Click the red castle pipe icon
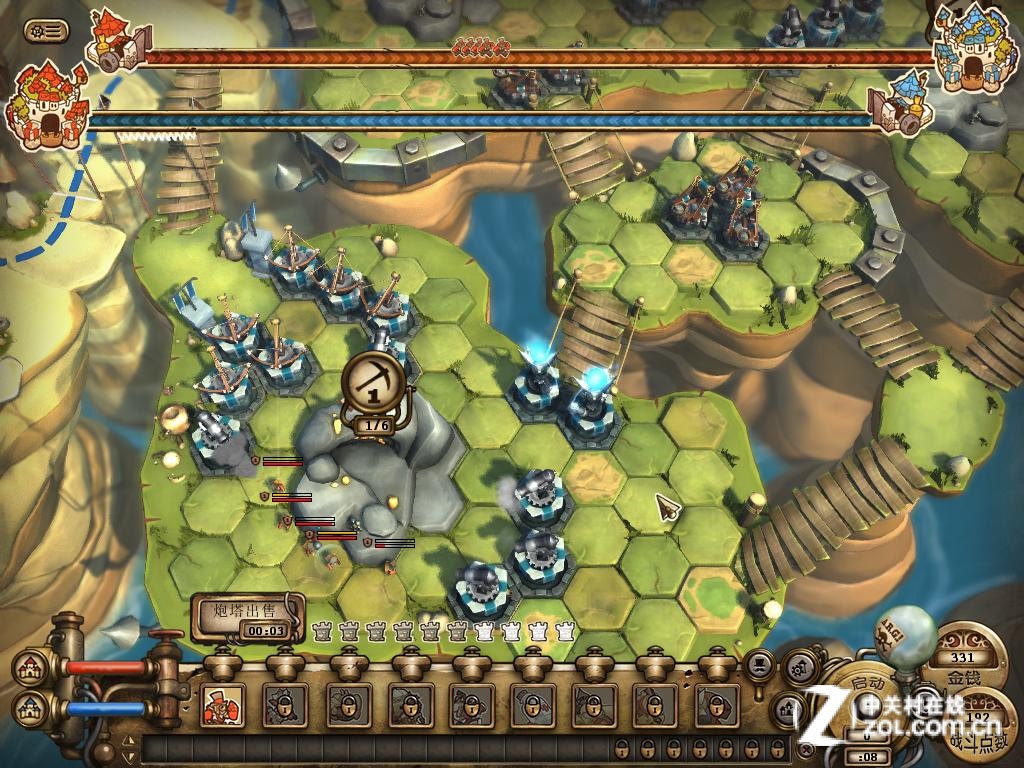Image resolution: width=1024 pixels, height=768 pixels. tap(28, 669)
